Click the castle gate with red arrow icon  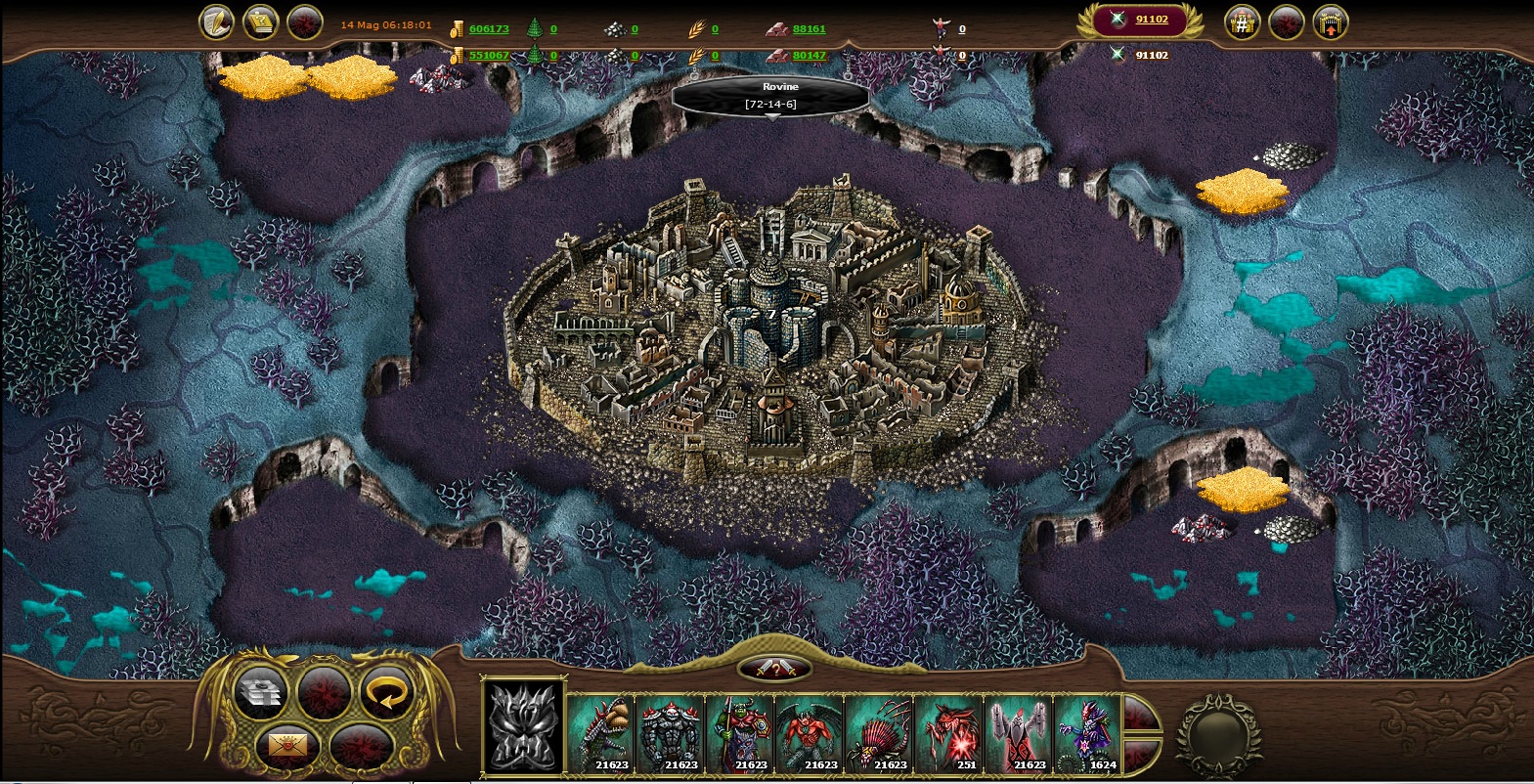click(1330, 22)
